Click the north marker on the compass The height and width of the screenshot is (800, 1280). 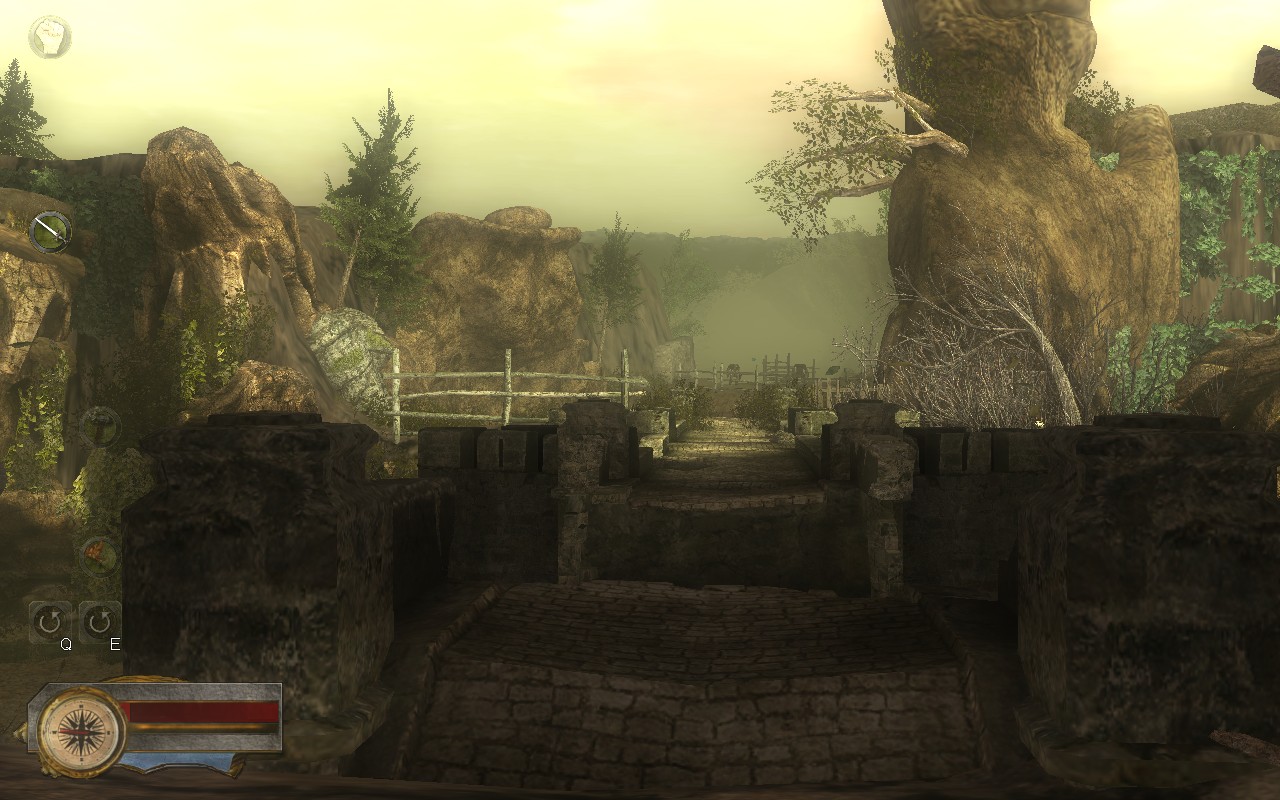(x=81, y=706)
